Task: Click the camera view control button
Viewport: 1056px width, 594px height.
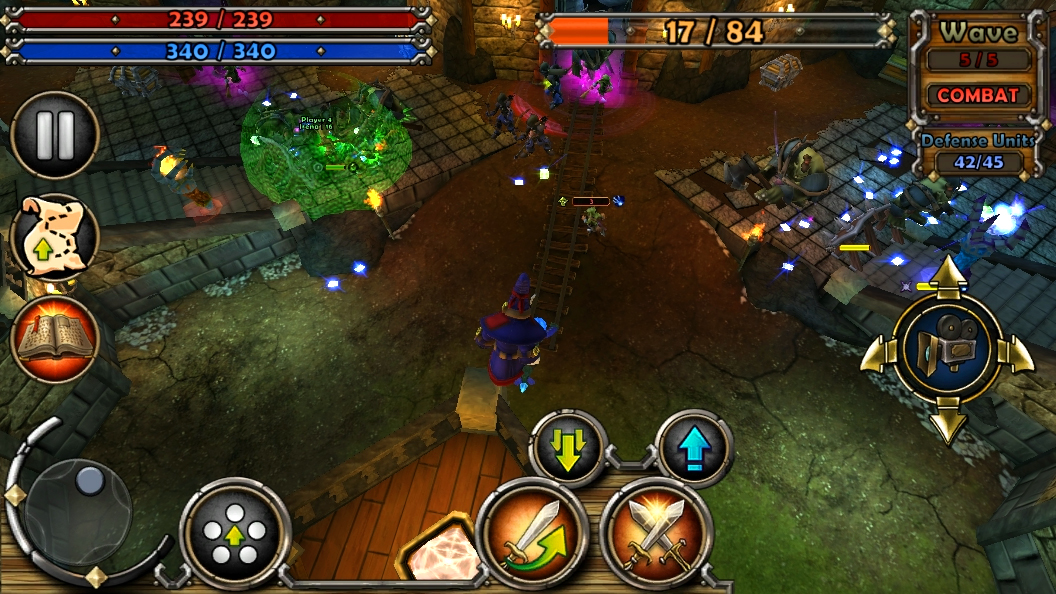Action: tap(946, 348)
